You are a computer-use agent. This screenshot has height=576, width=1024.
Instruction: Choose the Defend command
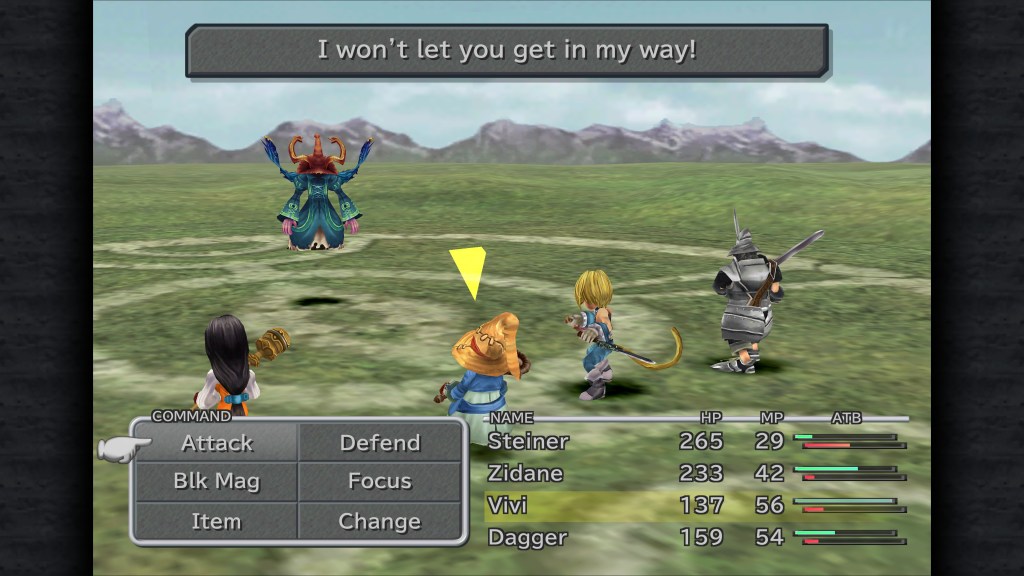(x=380, y=443)
